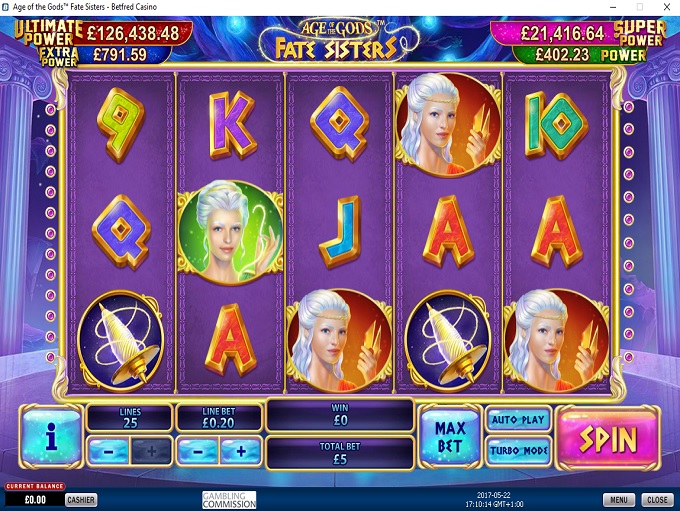
Task: Raise the line bet amount
Action: click(240, 451)
